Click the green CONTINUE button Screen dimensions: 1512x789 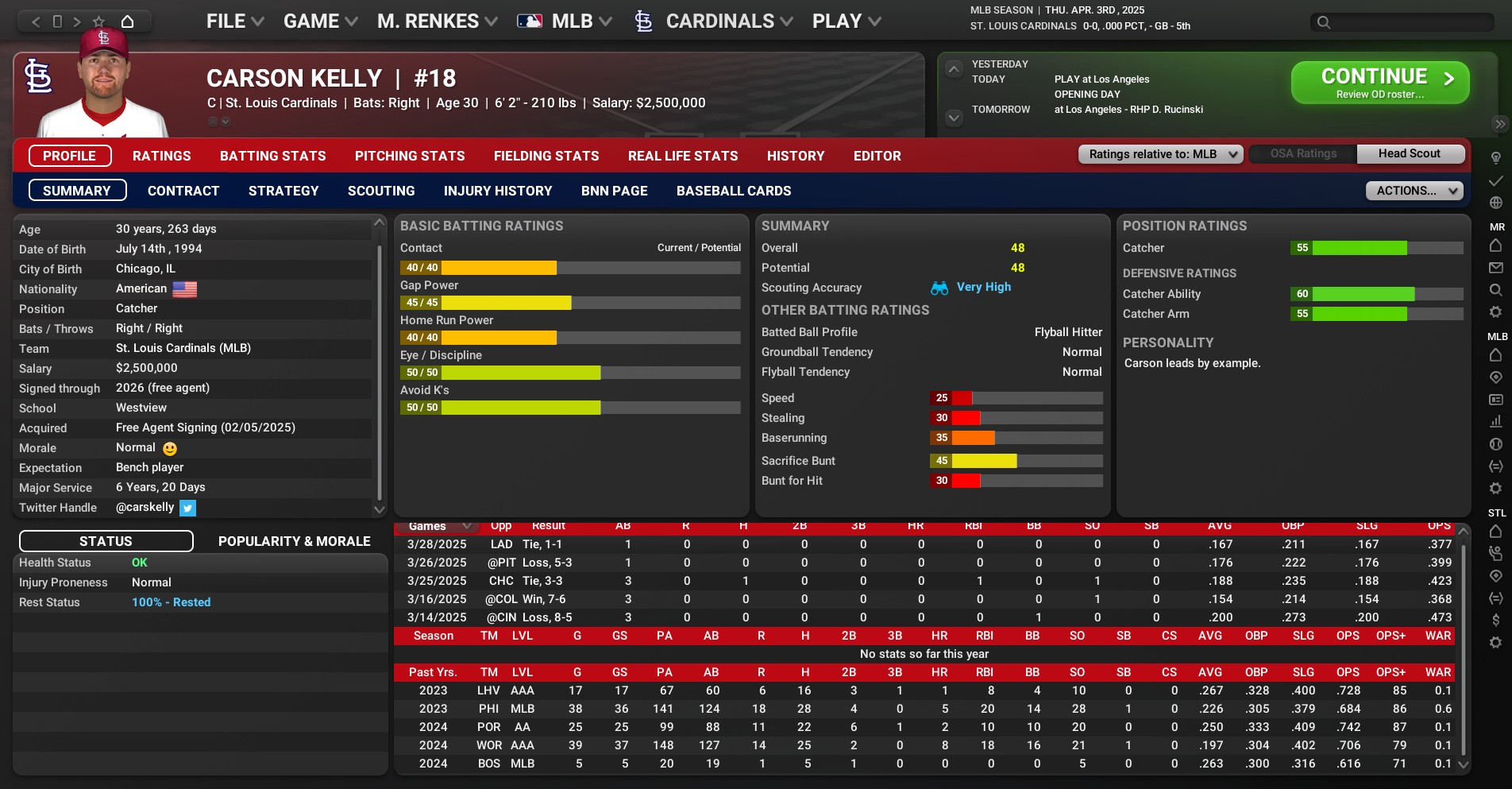1379,82
